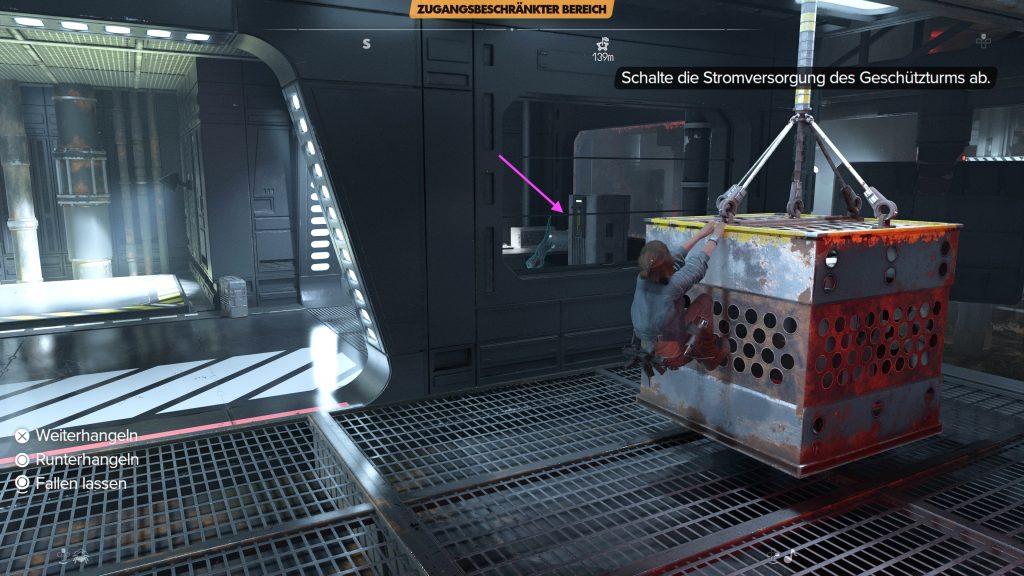This screenshot has height=576, width=1024.
Task: Select the turret power objective text
Action: (806, 77)
